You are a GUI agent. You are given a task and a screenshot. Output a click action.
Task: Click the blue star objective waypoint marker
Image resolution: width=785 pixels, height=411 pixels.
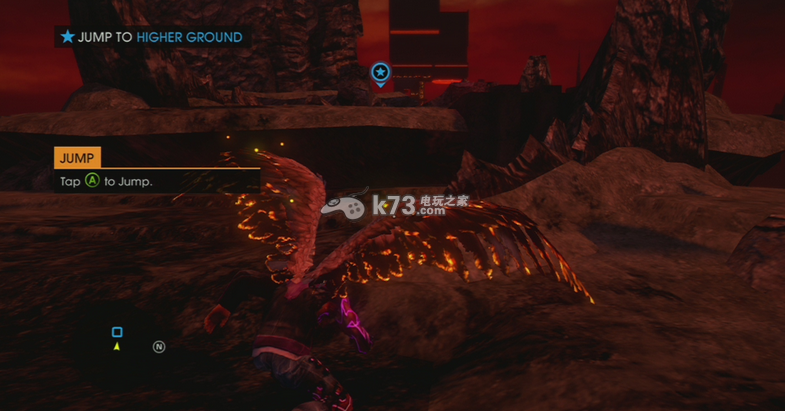point(380,72)
